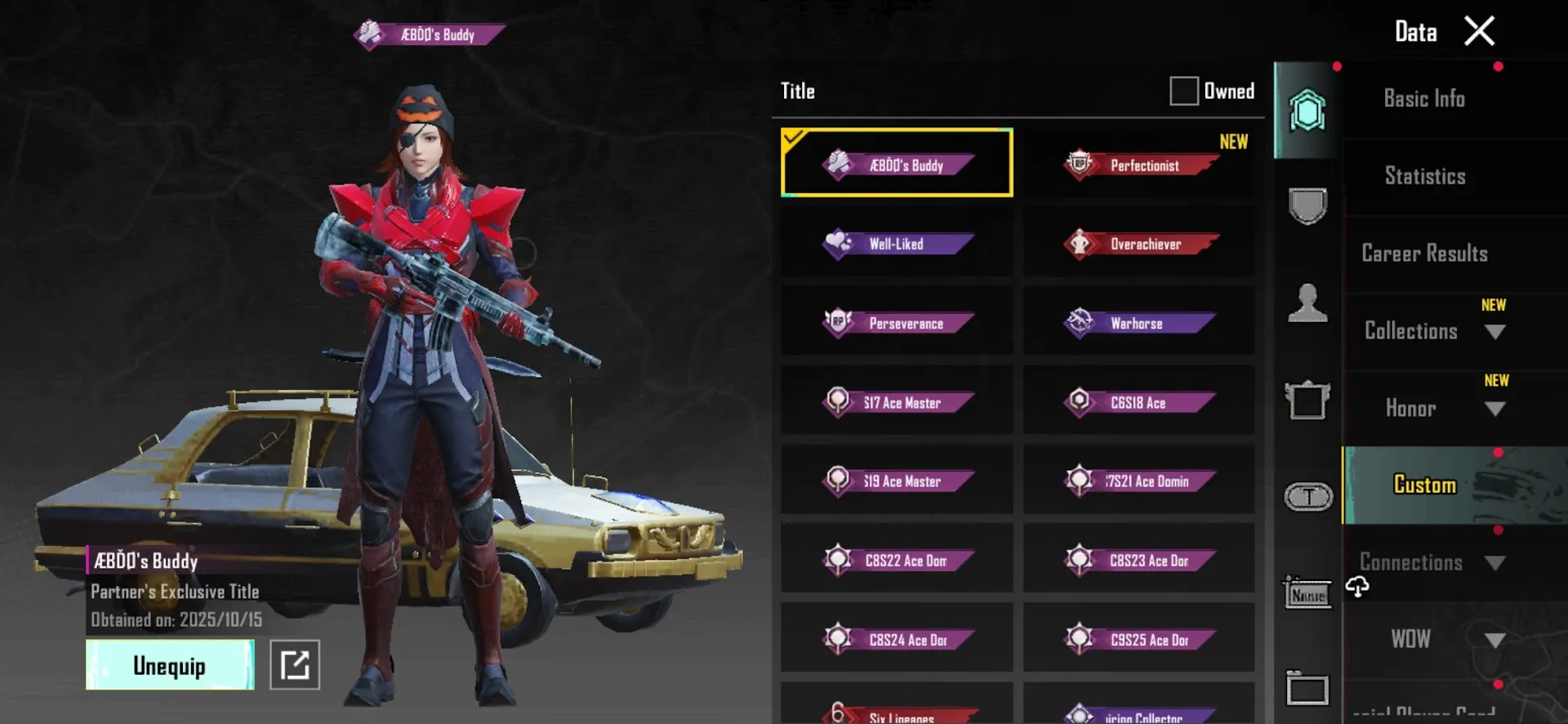Select the avatar category icon in sidebar
The image size is (1568, 724).
[x=1307, y=302]
